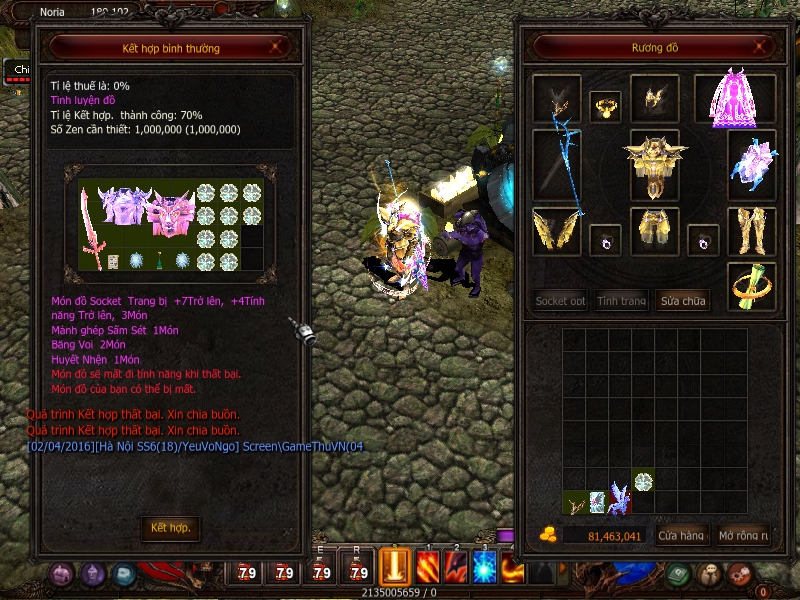The height and width of the screenshot is (600, 800).
Task: Select the Sửa chữa repair button
Action: 683,300
